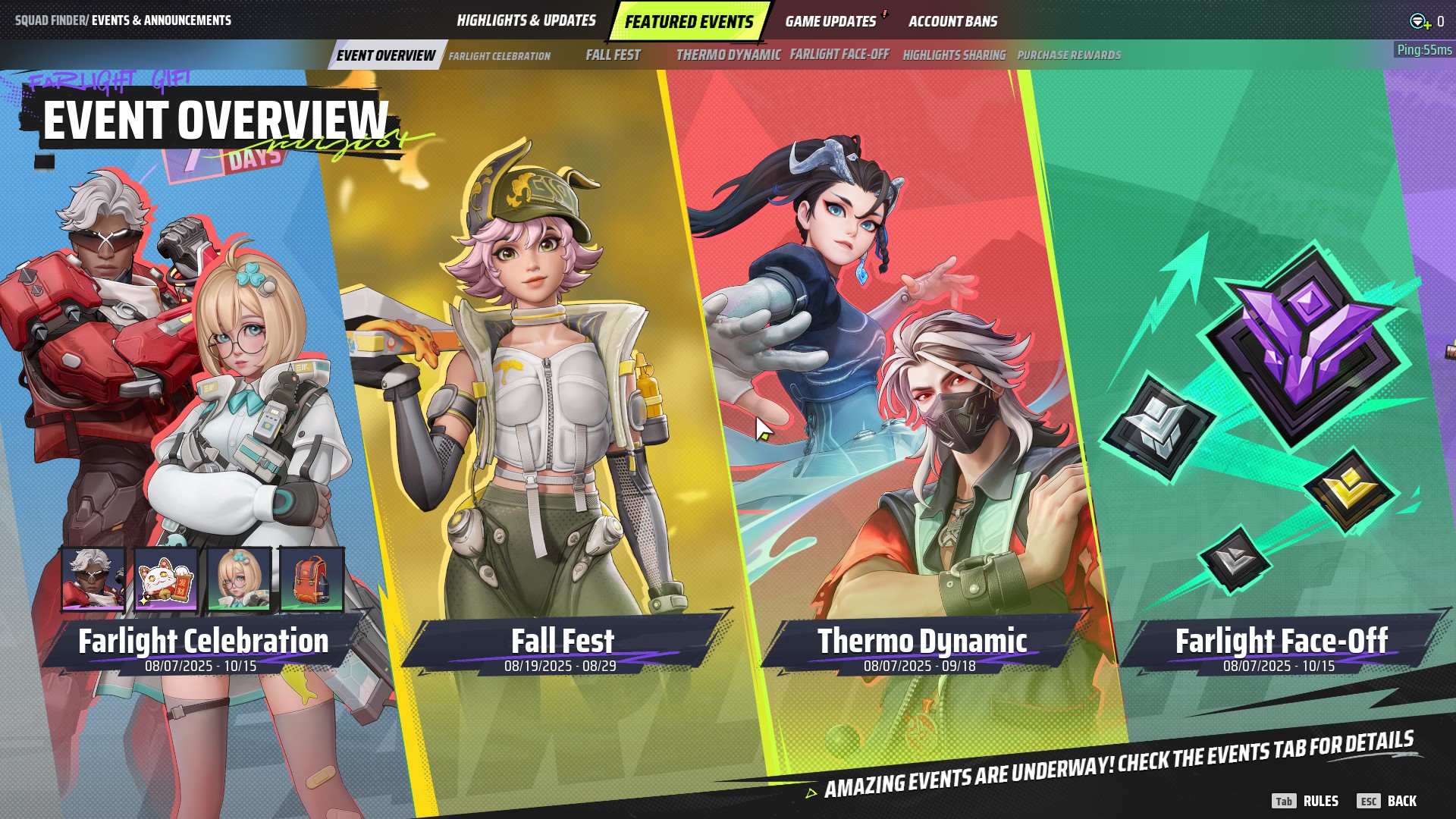Open the Rules button
This screenshot has width=1456, height=819.
(x=1306, y=801)
